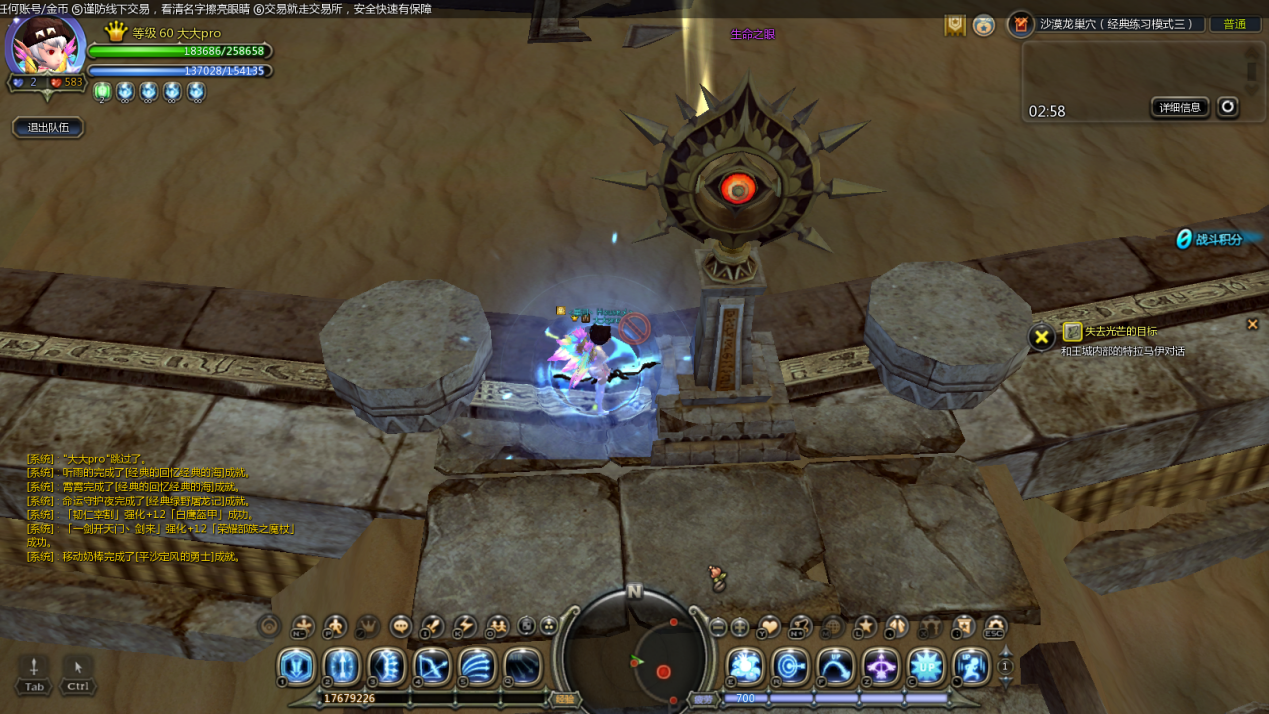Select the player portrait avatar
This screenshot has width=1269, height=714.
(46, 44)
